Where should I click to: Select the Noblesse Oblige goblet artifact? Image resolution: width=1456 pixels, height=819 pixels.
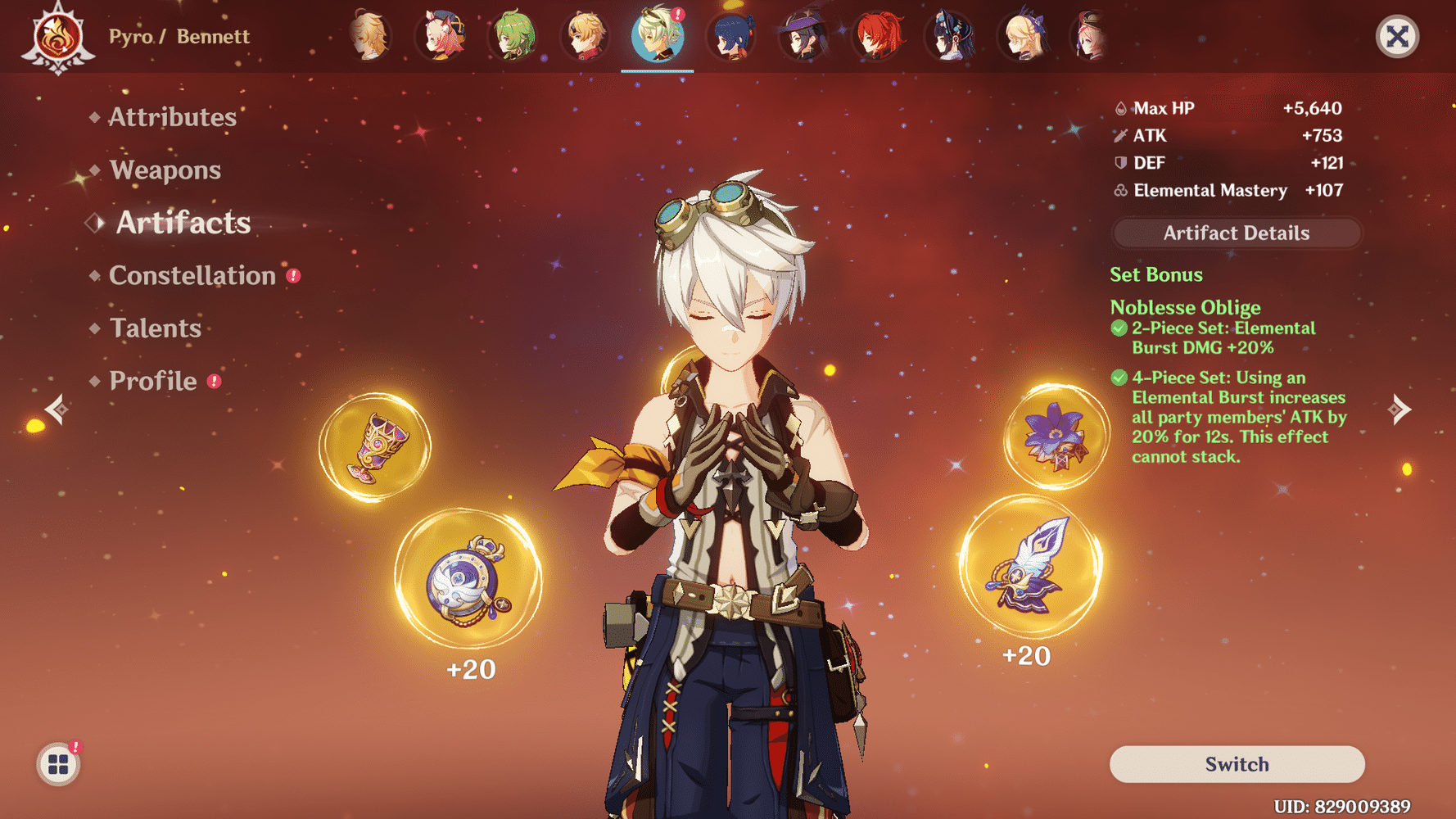(374, 447)
